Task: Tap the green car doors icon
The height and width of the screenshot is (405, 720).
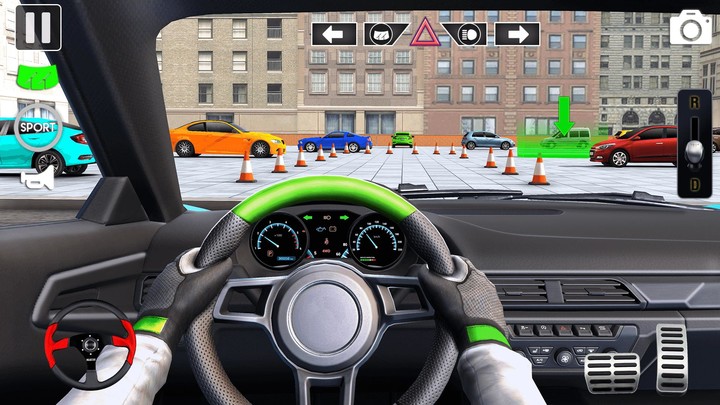Action: click(x=32, y=77)
